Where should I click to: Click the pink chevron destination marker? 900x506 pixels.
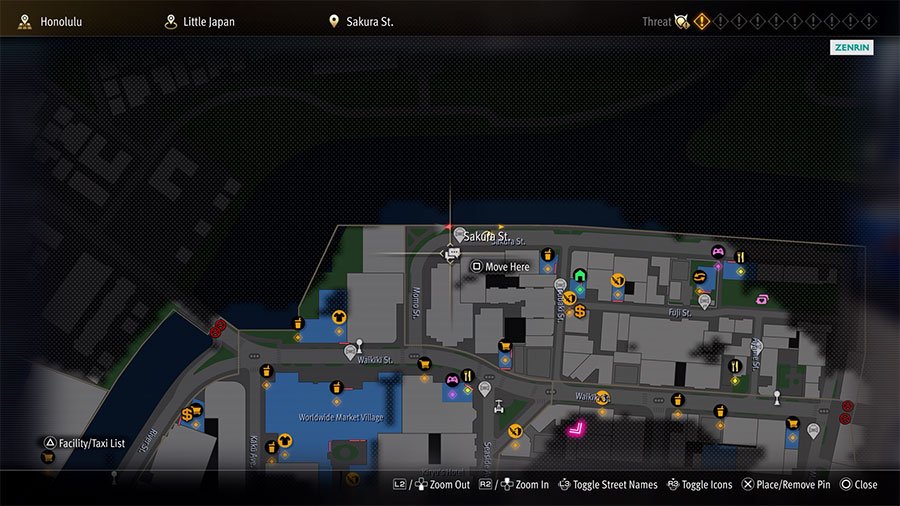pyautogui.click(x=576, y=430)
